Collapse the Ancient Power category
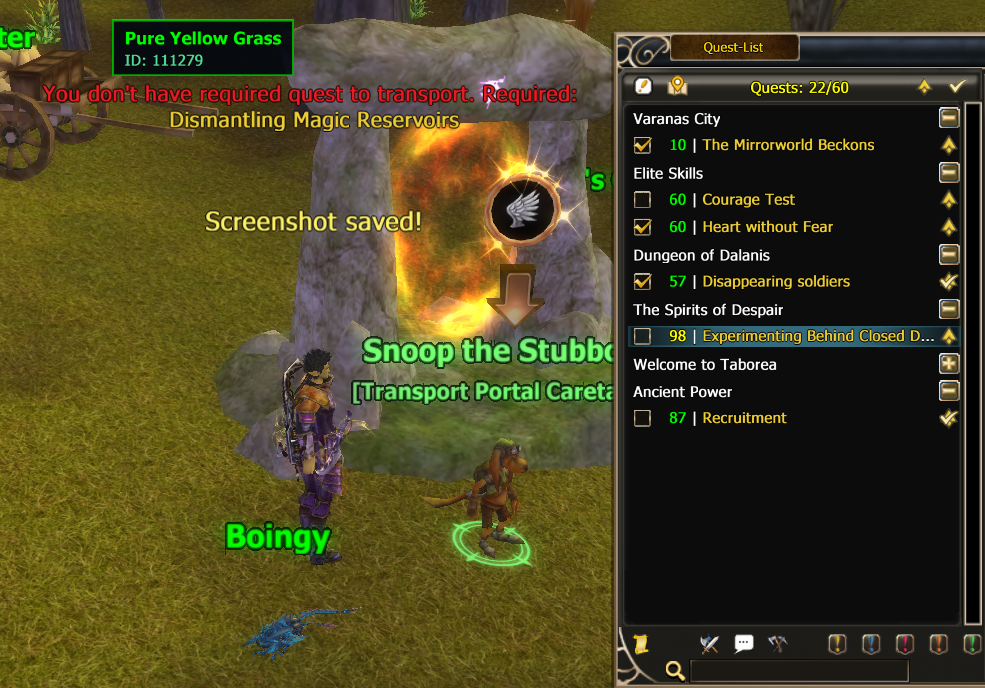Image resolution: width=985 pixels, height=688 pixels. 949,391
